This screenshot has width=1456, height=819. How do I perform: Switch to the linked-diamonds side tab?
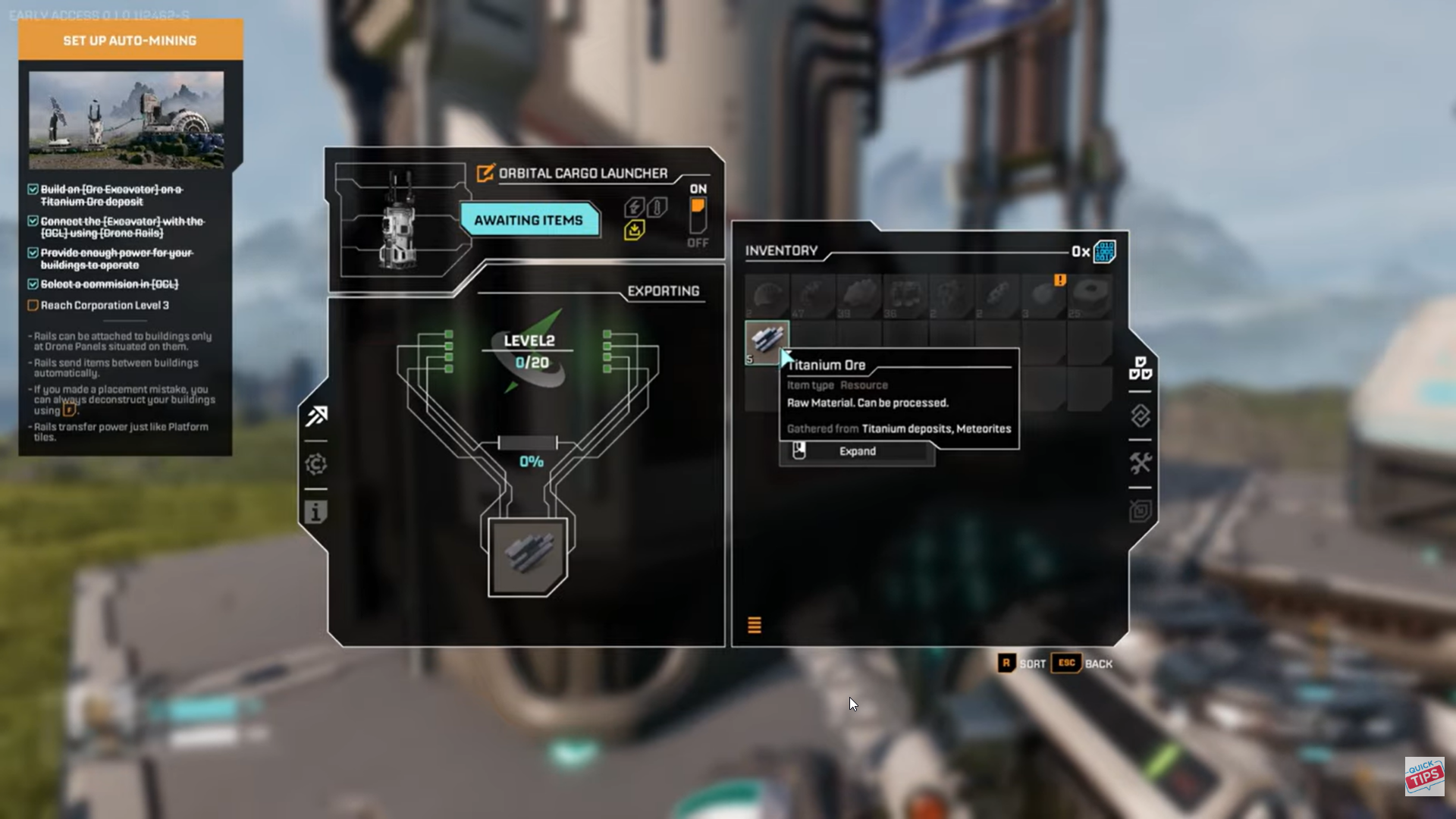tap(1140, 416)
